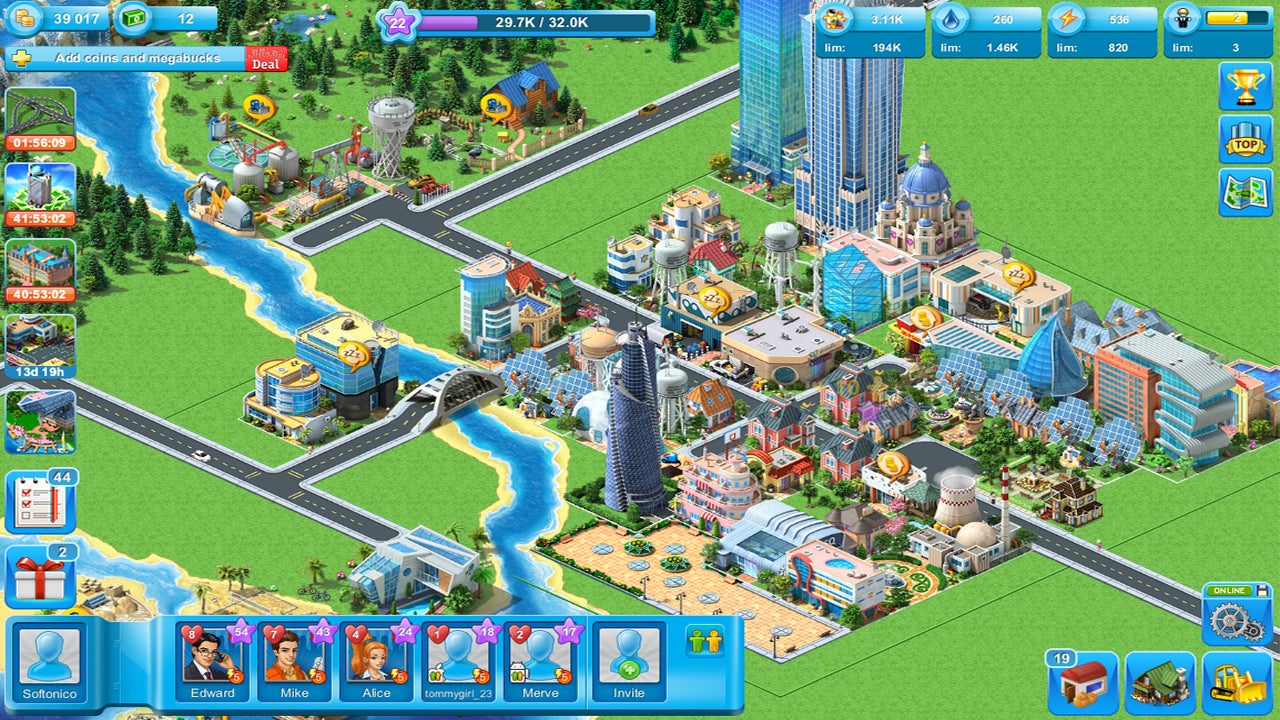Open the task list clipboard icon
Screen dimensions: 1280x720
[x=41, y=502]
